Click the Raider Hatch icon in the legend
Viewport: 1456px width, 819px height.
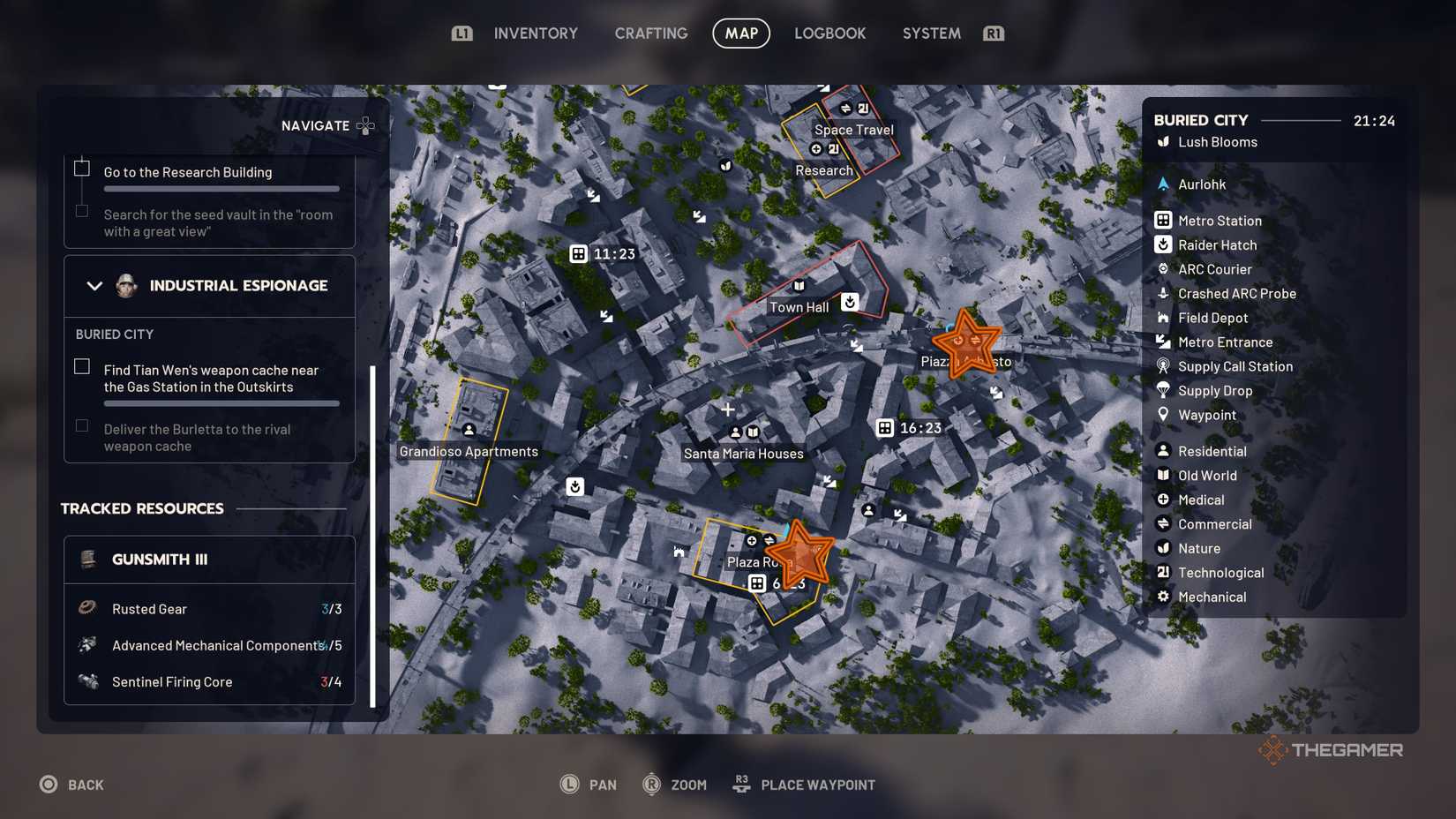pos(1163,244)
